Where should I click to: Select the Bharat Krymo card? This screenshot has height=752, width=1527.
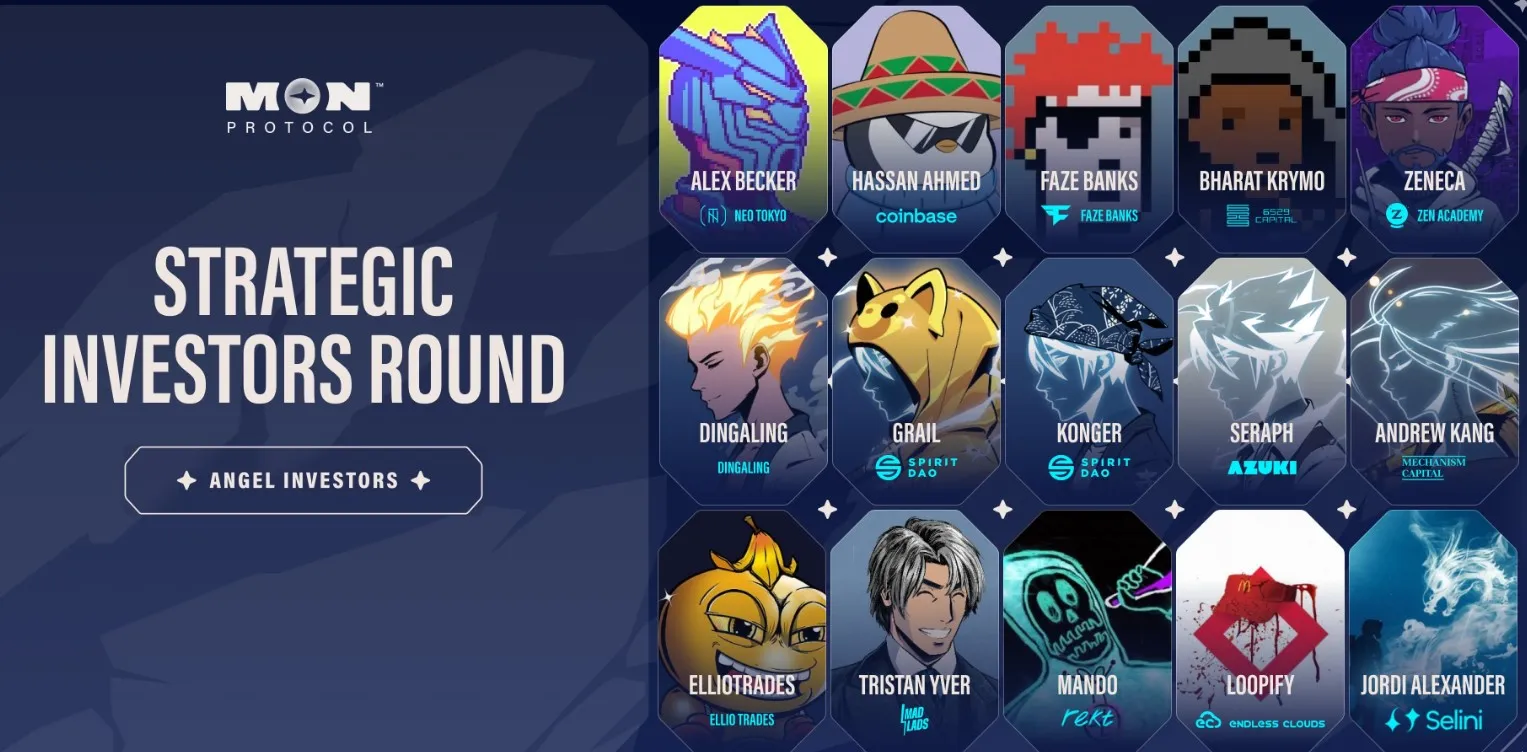click(1261, 130)
